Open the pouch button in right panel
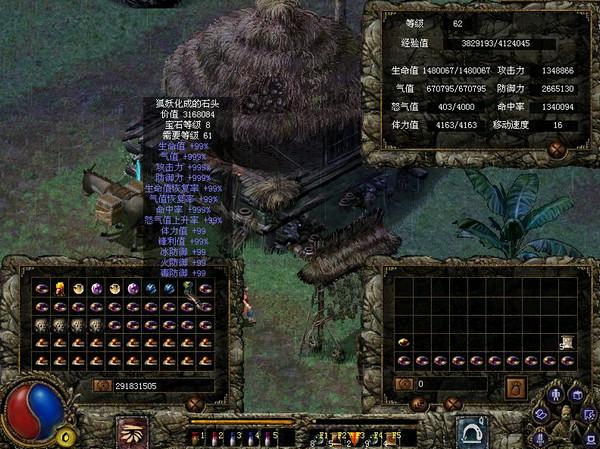 [x=516, y=387]
